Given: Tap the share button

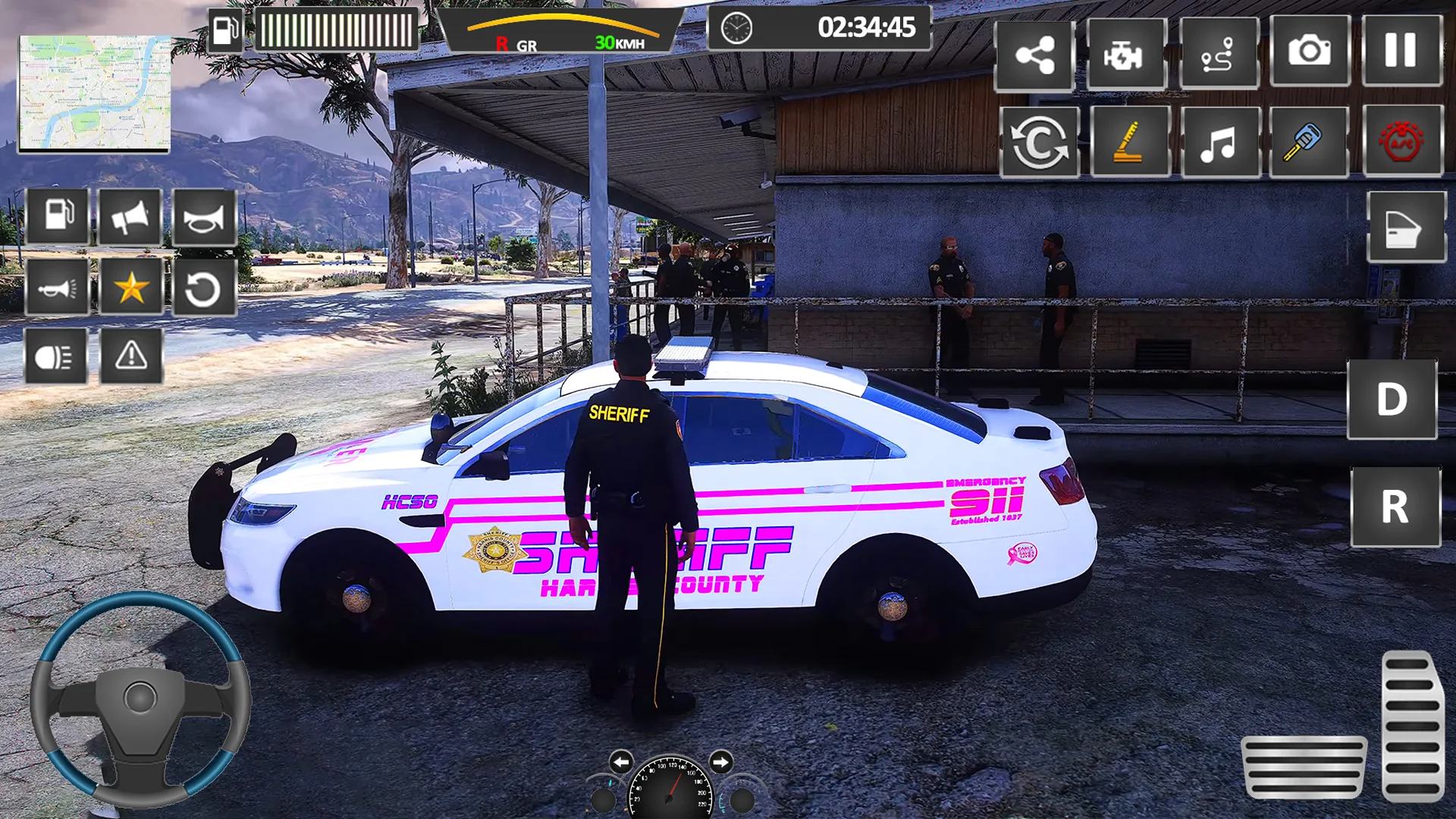Looking at the screenshot, I should (1034, 55).
